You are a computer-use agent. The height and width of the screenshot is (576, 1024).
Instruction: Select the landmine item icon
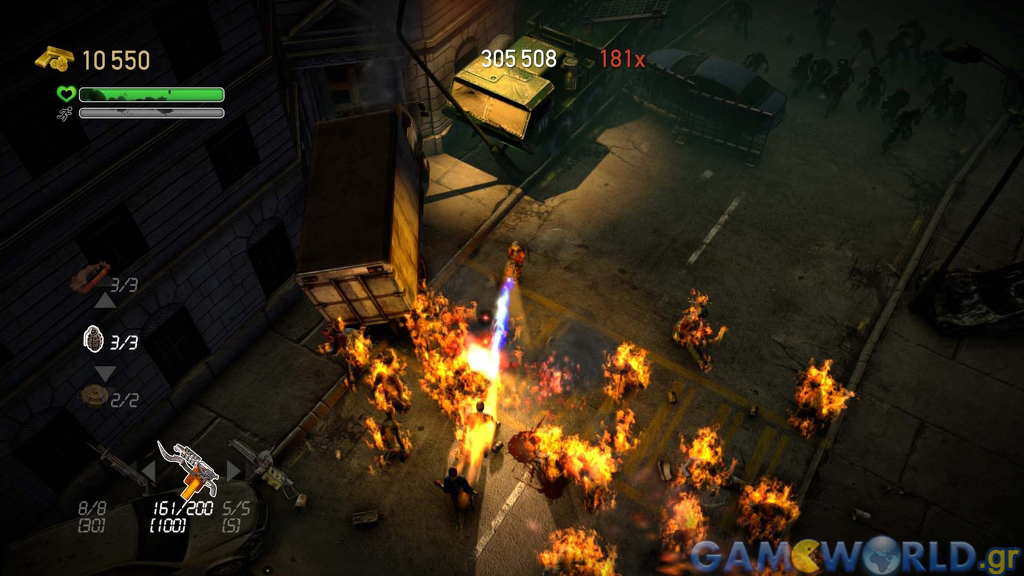pos(94,396)
